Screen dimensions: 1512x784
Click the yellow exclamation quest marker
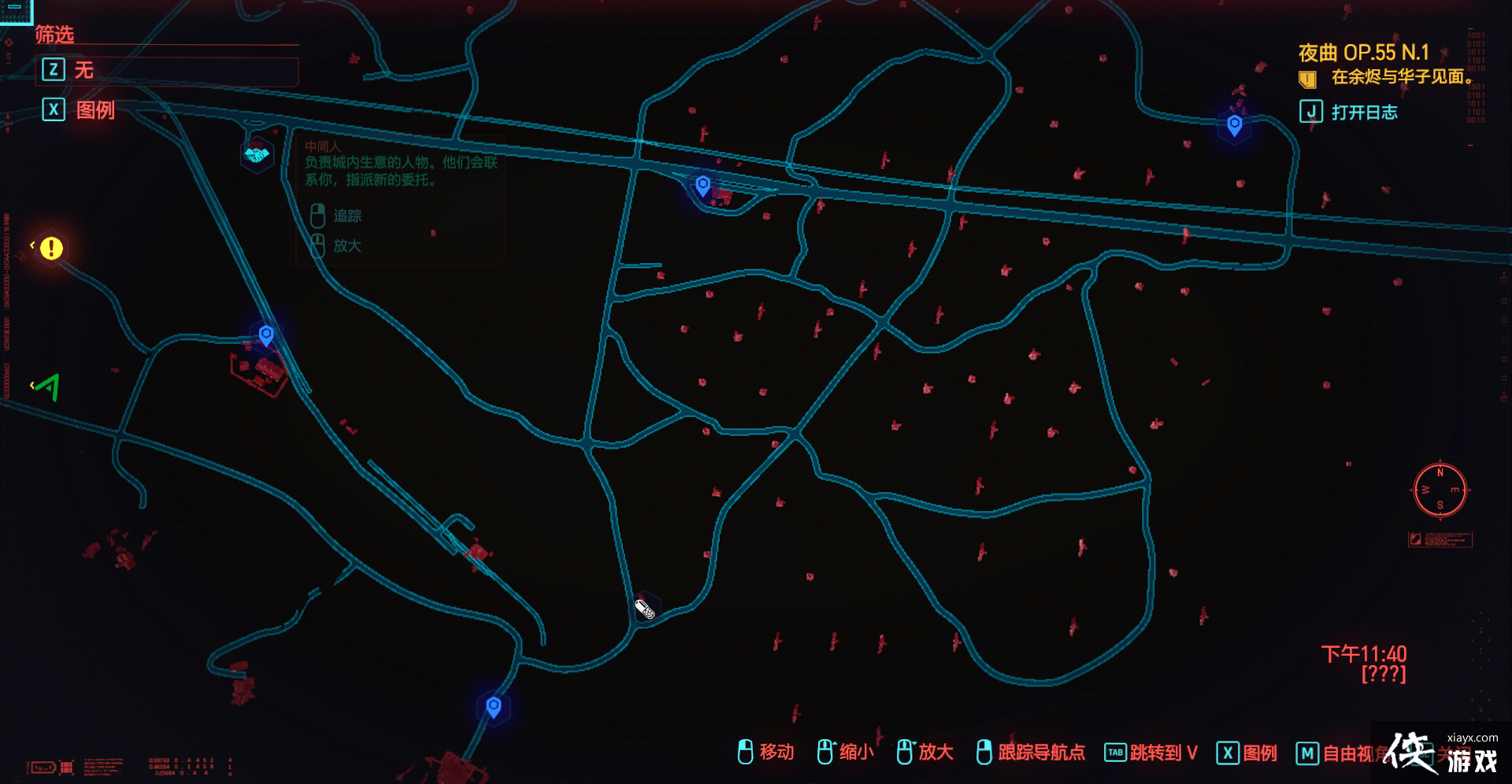coord(52,248)
